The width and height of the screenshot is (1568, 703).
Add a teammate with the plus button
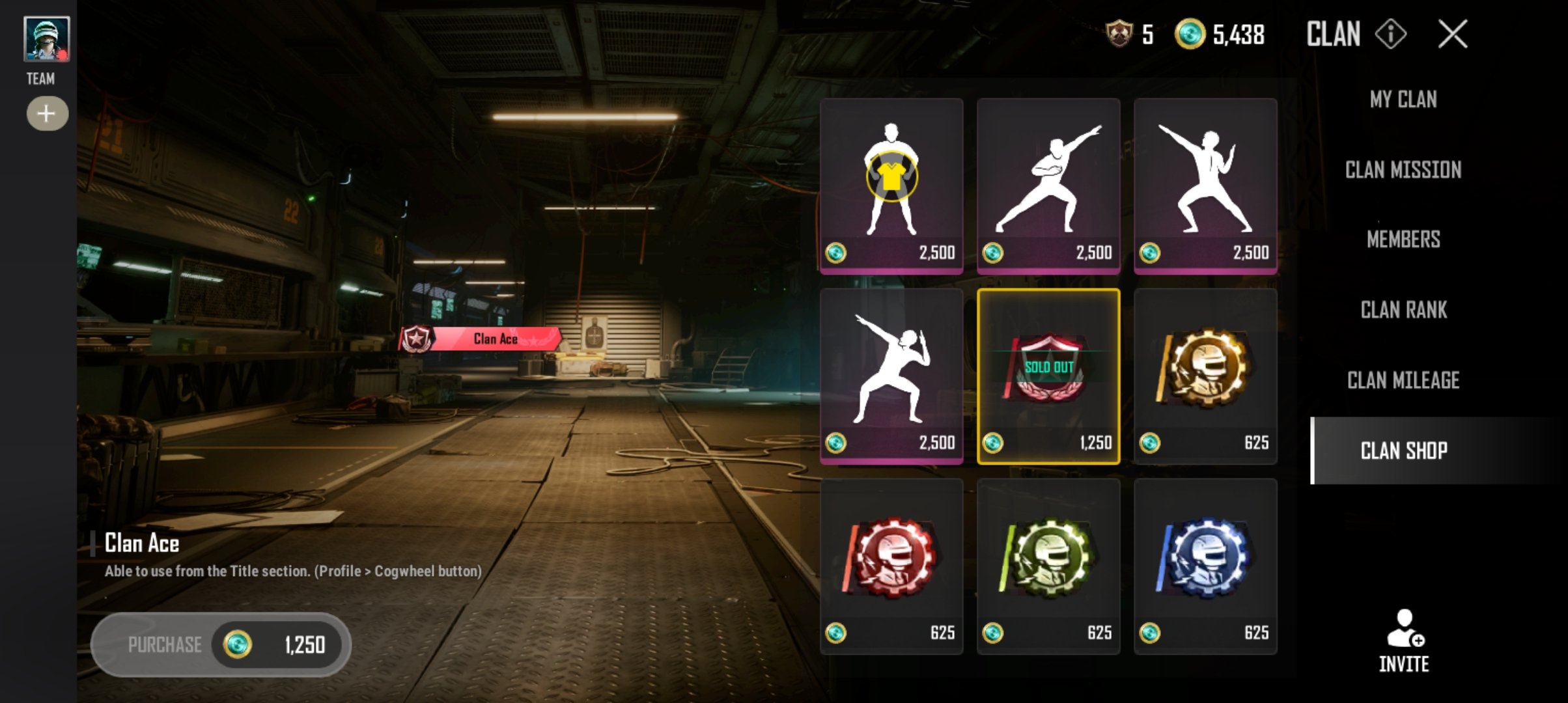pos(47,114)
